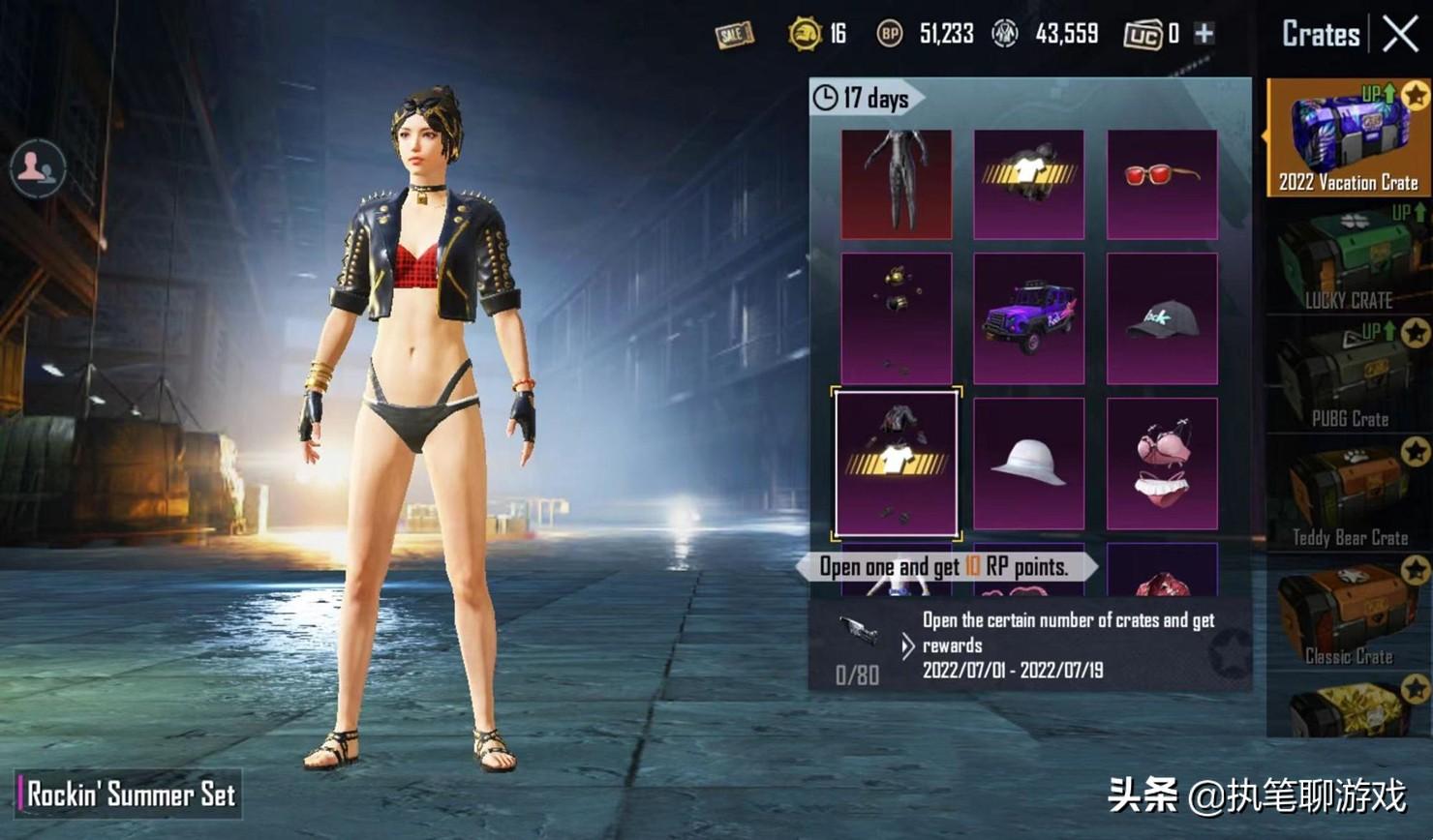1433x840 pixels.
Task: Show the gun skin milestone reward
Action: point(857,631)
